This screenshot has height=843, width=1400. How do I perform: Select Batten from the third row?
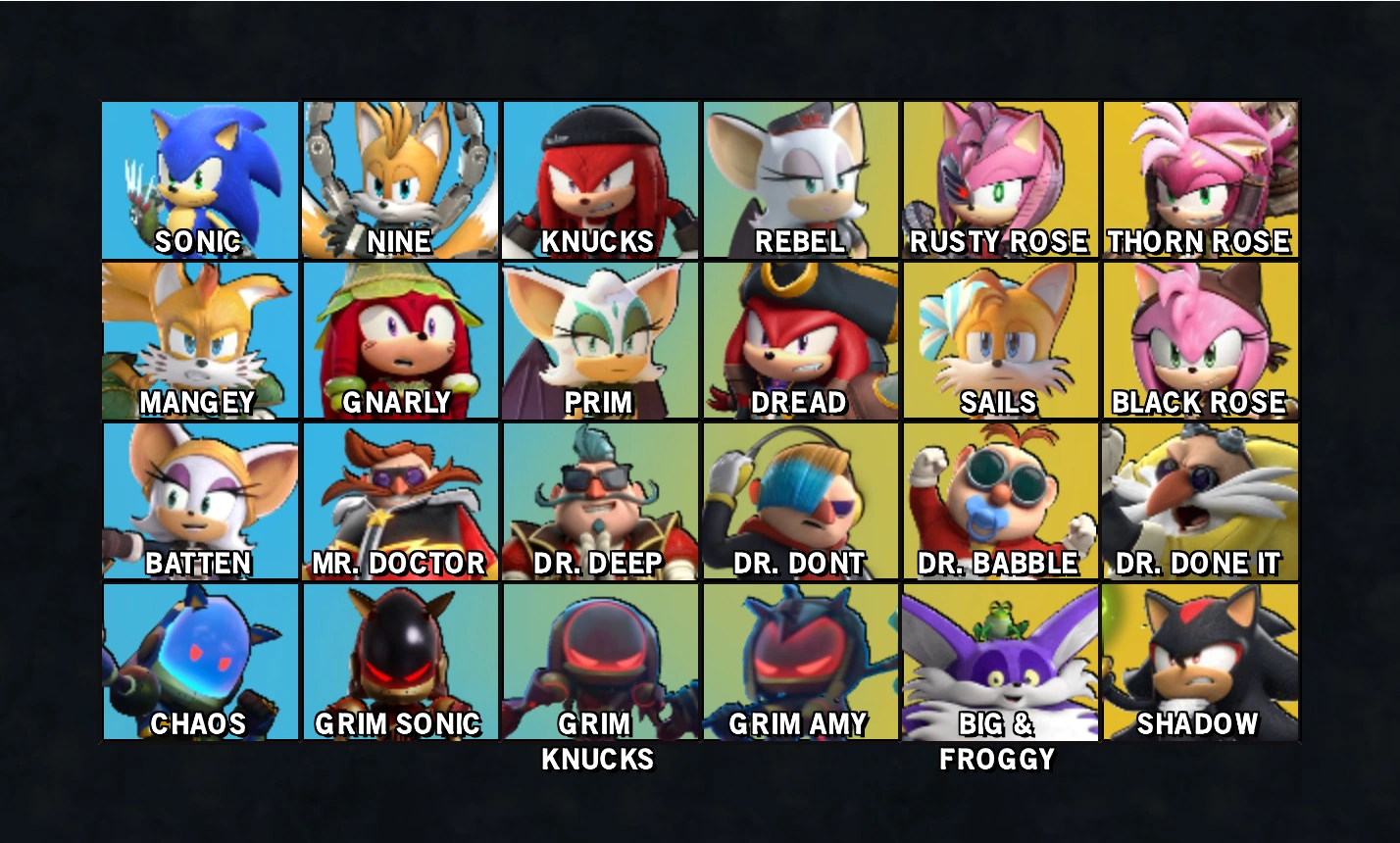click(200, 501)
